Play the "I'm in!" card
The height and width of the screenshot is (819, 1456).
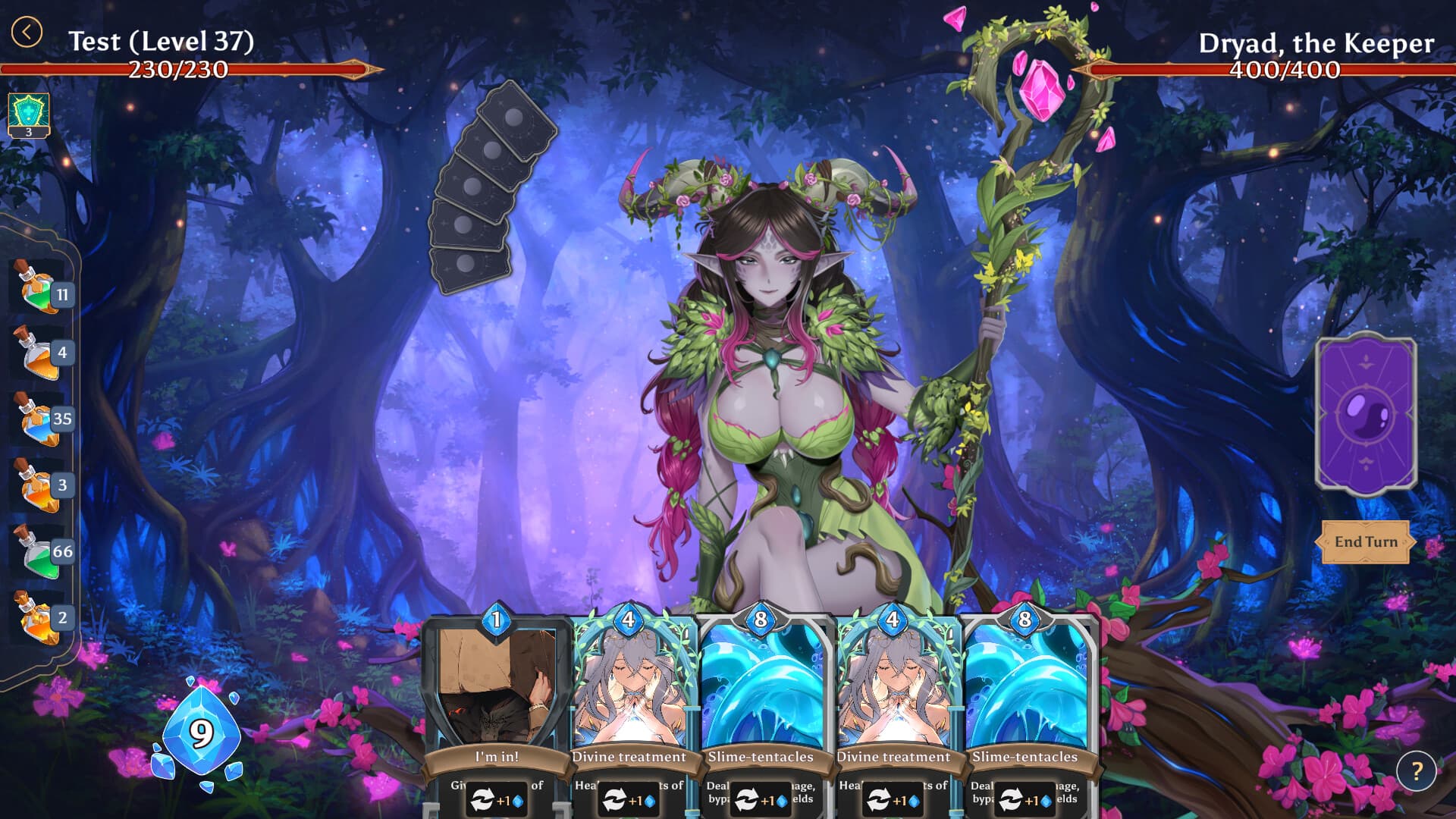[x=497, y=698]
